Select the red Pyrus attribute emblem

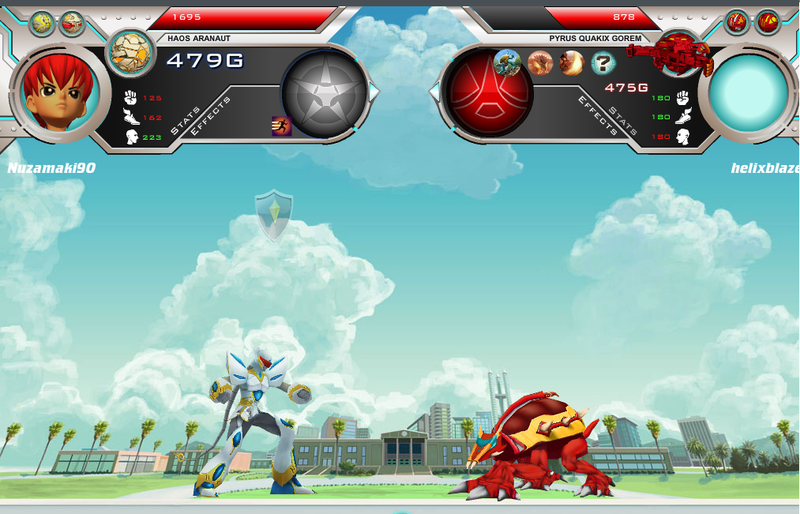point(483,94)
